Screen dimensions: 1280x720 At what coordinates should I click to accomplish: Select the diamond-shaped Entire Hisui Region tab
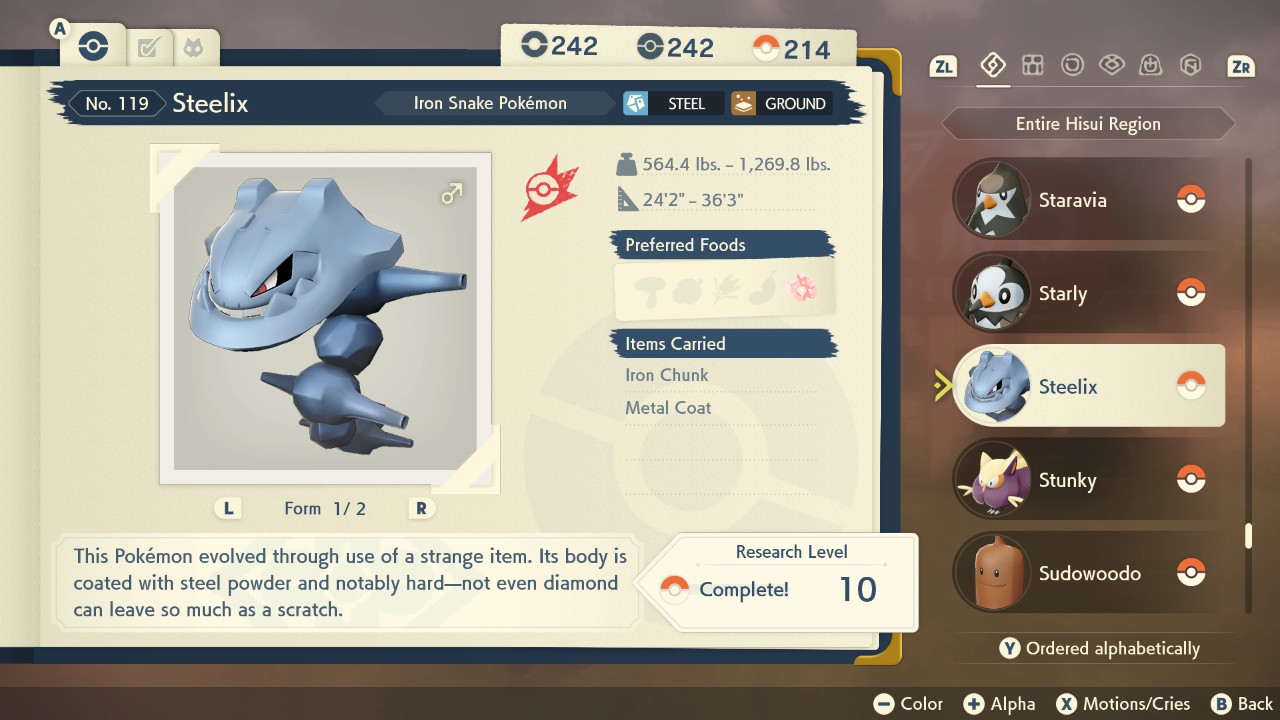coord(992,66)
